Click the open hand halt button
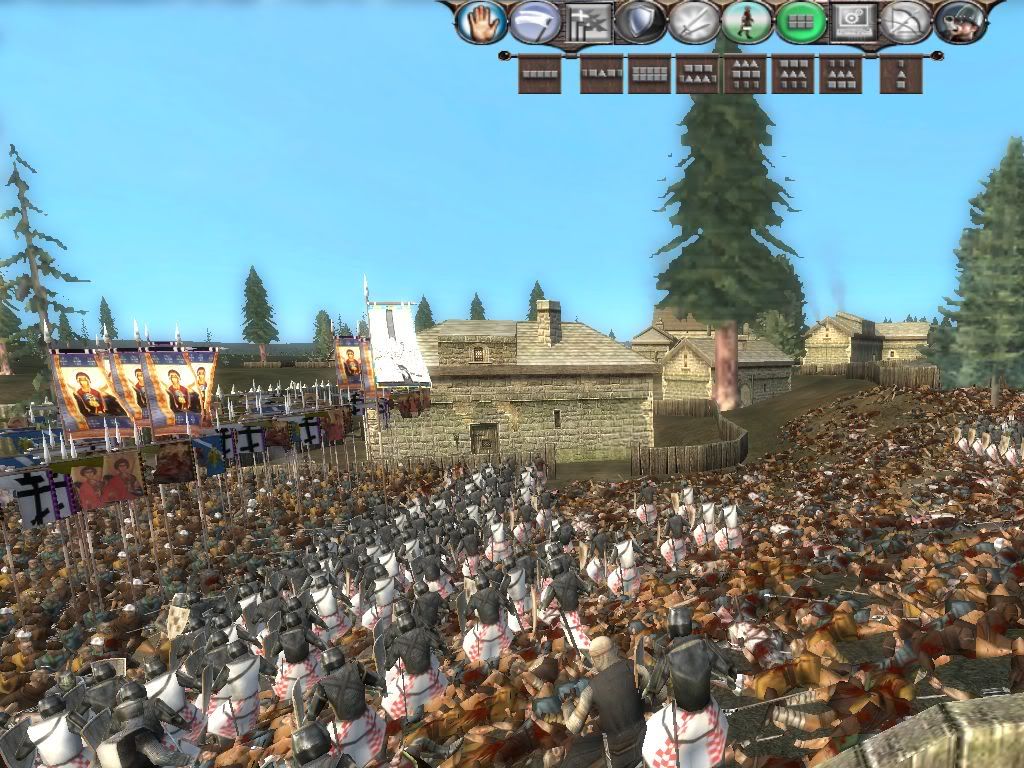This screenshot has height=768, width=1024. pyautogui.click(x=481, y=22)
